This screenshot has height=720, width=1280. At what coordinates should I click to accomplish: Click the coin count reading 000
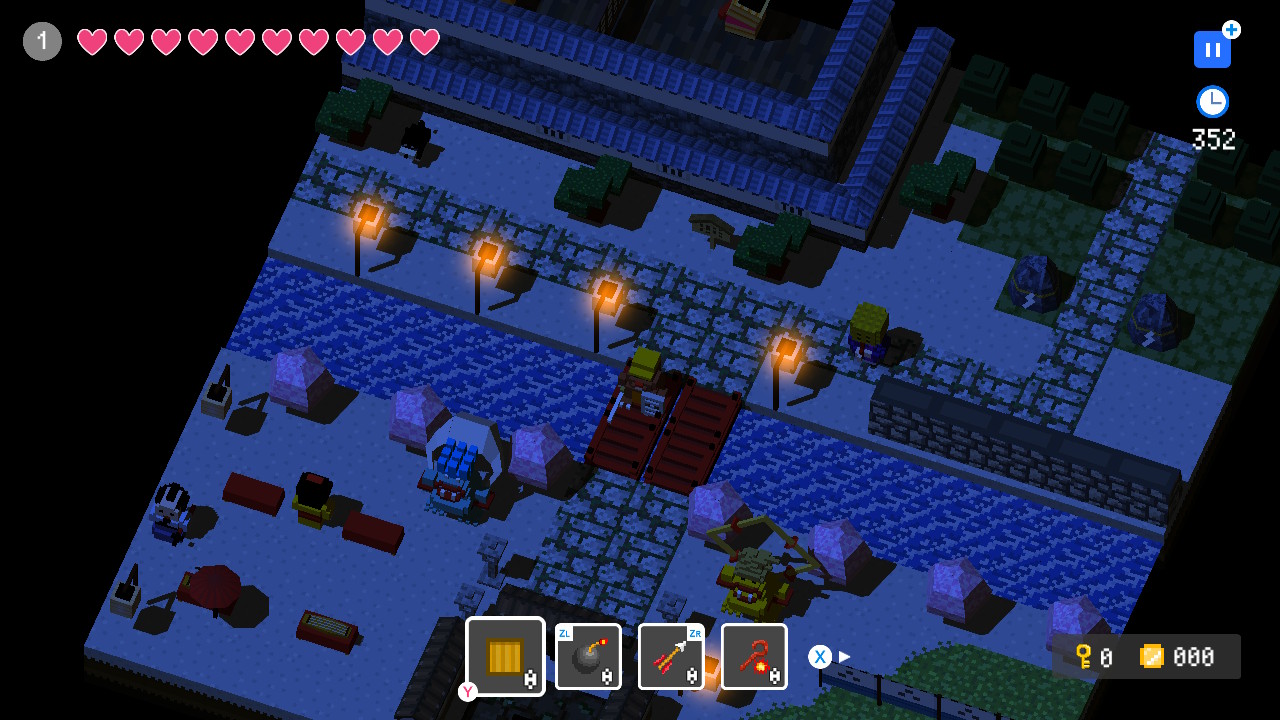coord(1195,657)
